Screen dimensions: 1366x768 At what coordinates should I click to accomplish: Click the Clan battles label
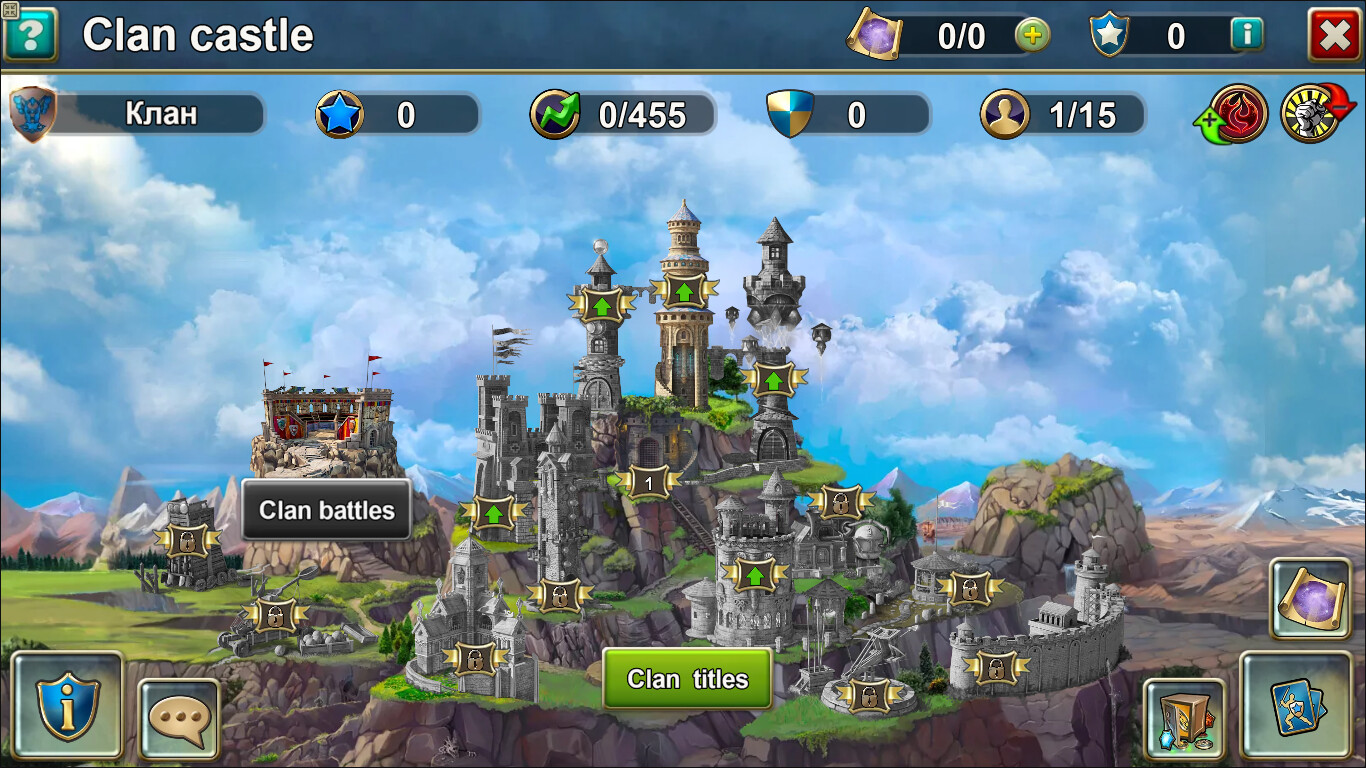[x=325, y=510]
